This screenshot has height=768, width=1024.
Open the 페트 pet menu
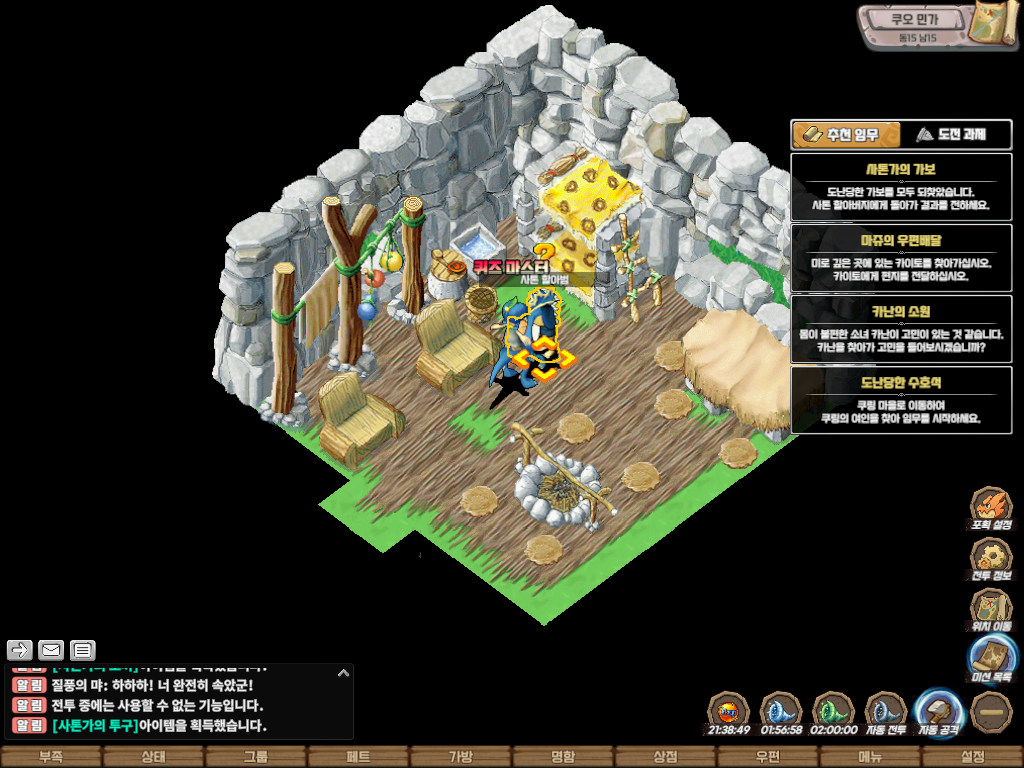pos(358,757)
